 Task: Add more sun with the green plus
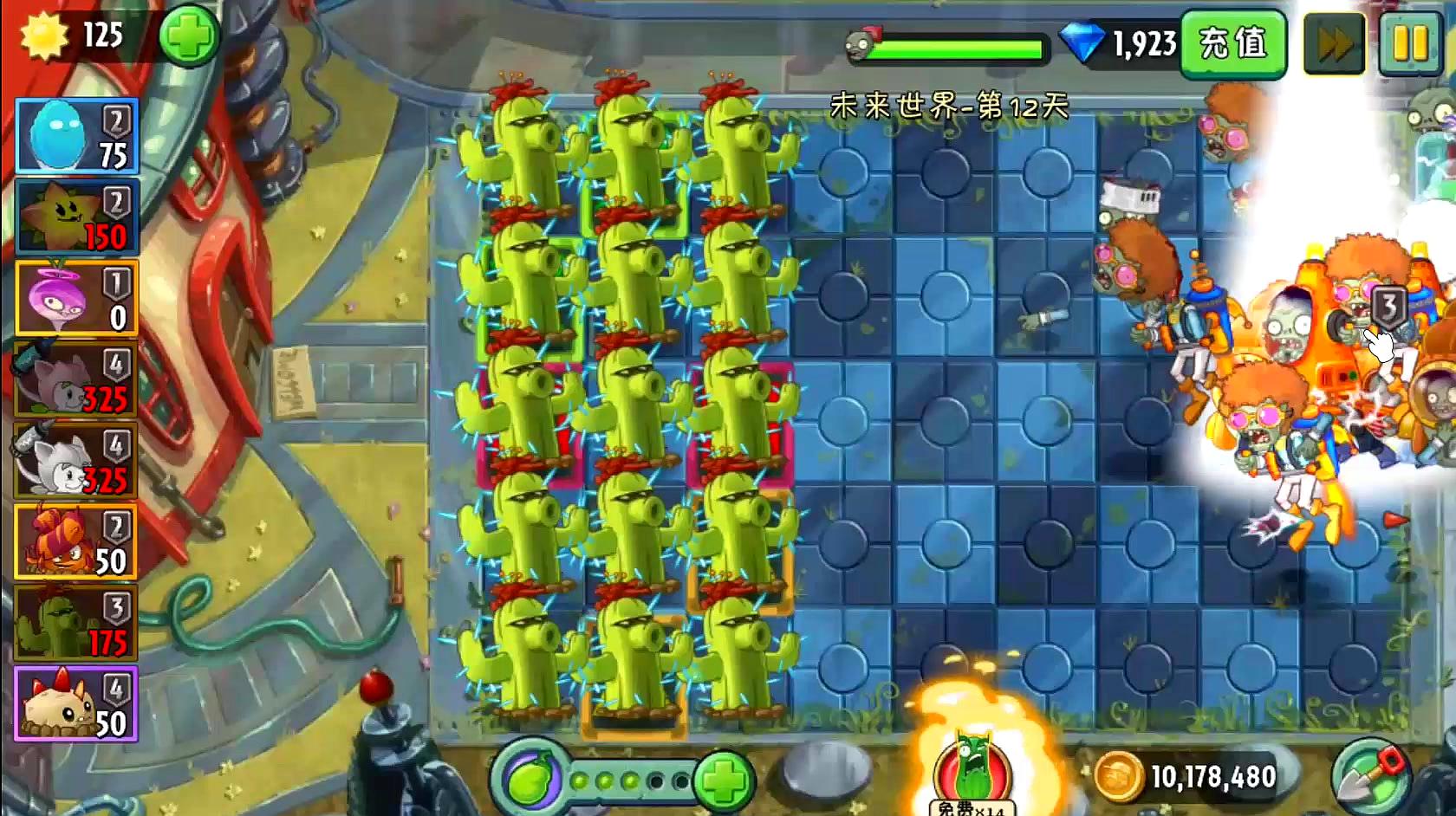tap(189, 36)
